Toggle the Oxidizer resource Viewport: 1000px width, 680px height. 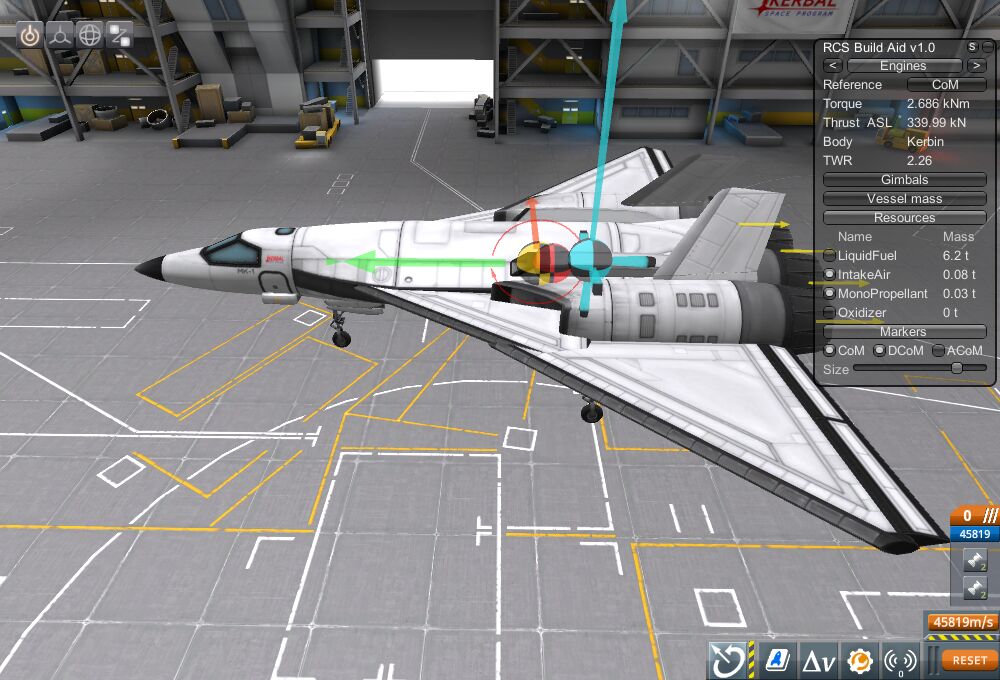pyautogui.click(x=830, y=313)
